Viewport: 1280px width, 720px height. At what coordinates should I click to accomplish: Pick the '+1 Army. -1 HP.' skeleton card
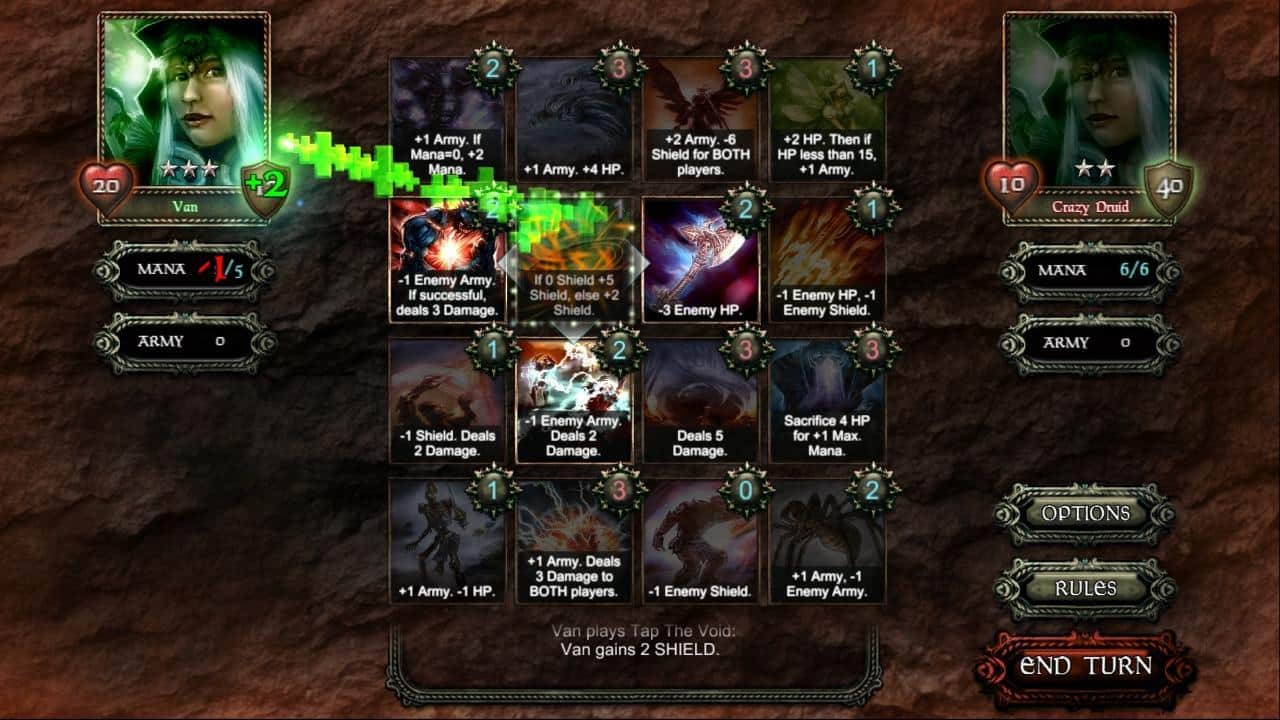point(446,540)
